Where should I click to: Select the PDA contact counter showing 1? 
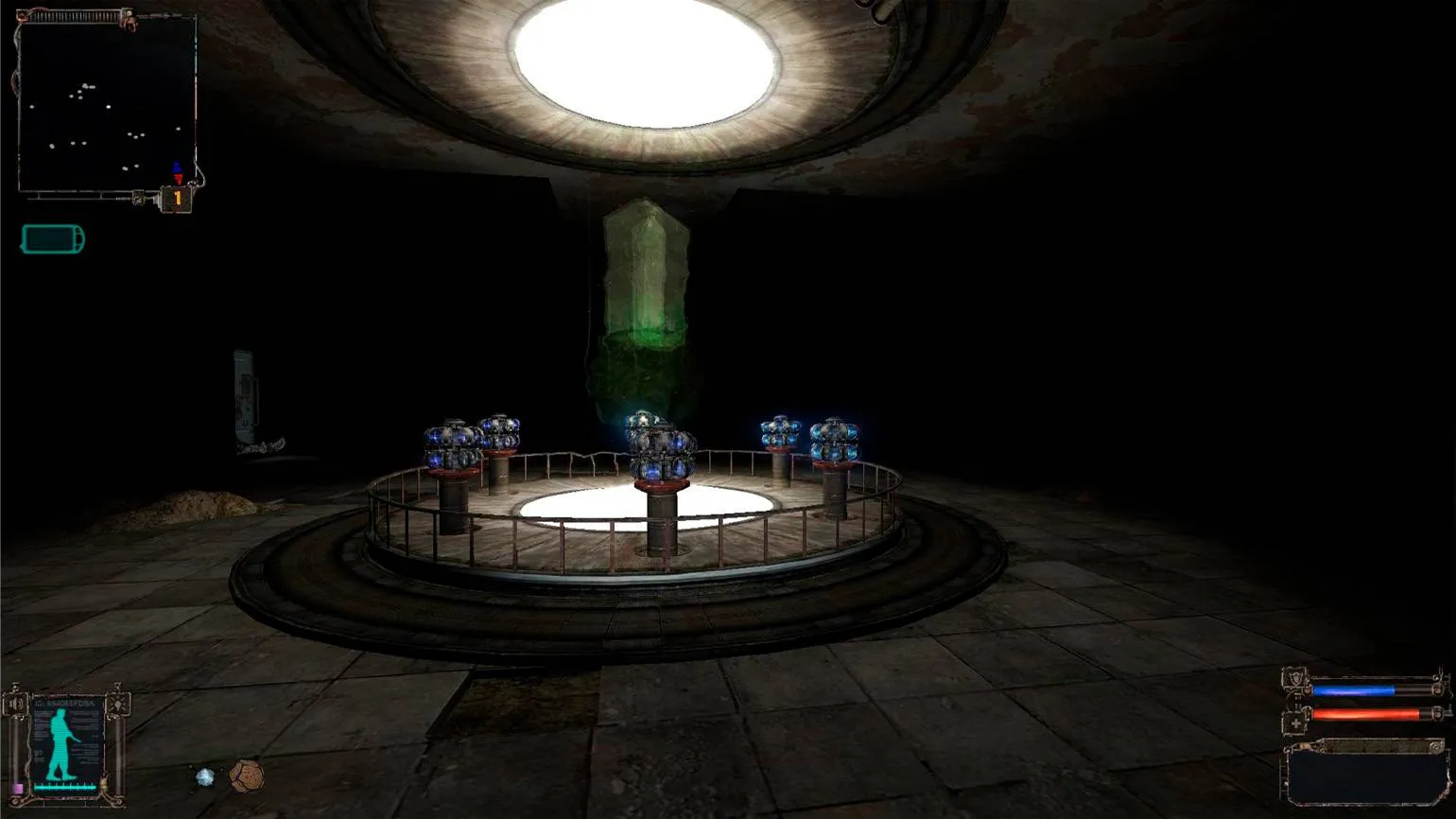(177, 199)
